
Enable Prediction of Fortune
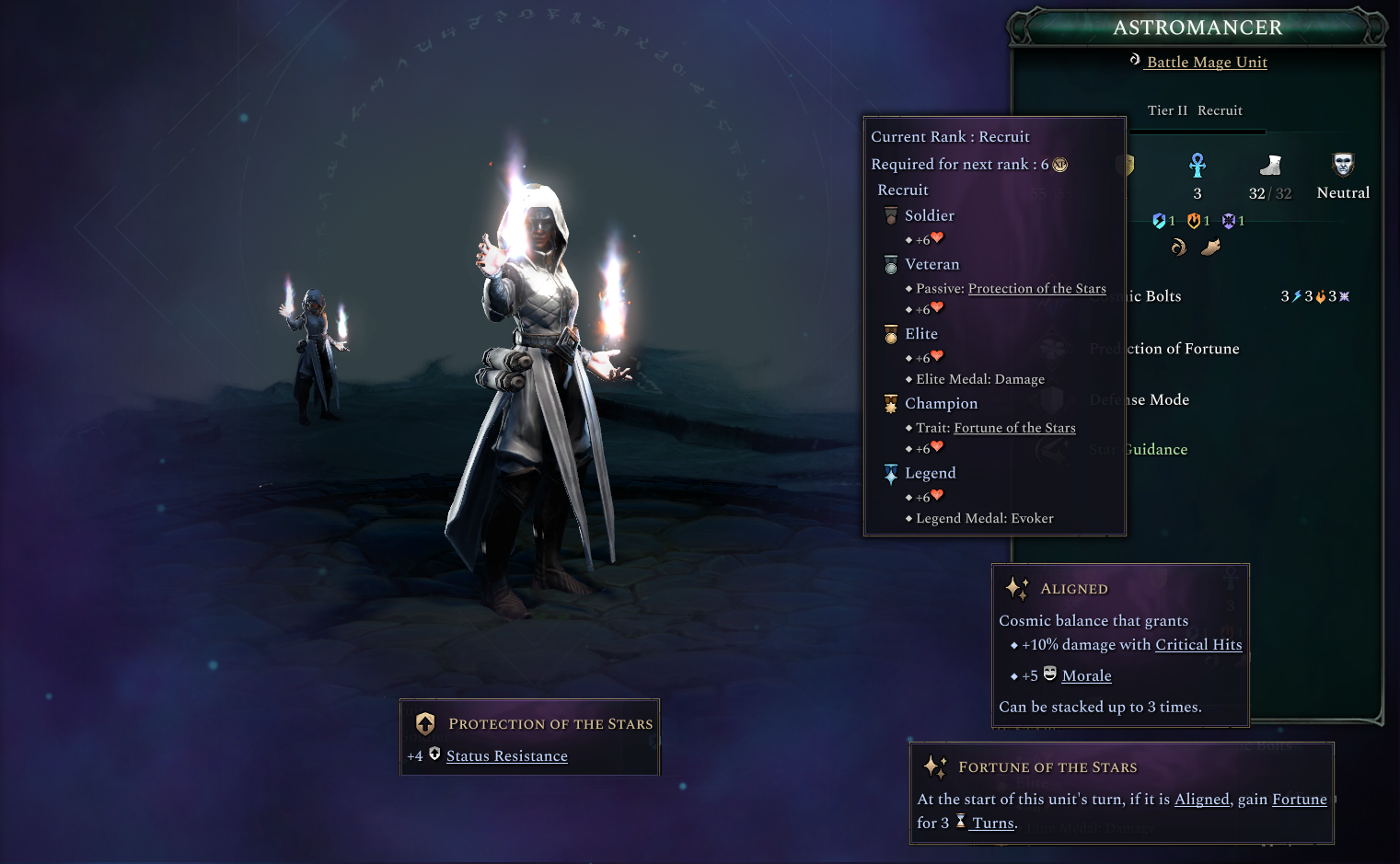coord(1165,349)
